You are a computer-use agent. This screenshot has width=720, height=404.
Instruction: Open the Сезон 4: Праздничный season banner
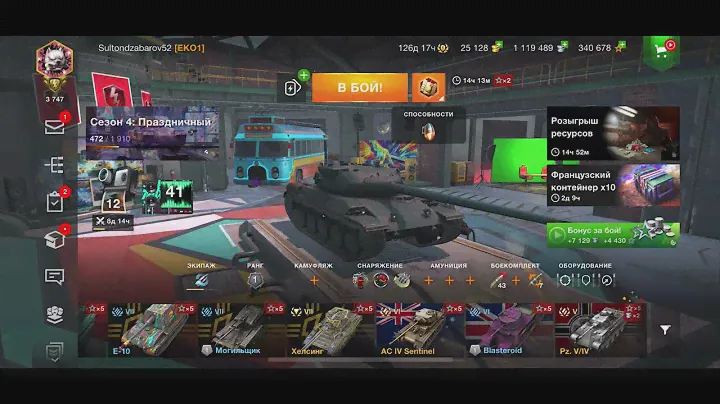[150, 130]
